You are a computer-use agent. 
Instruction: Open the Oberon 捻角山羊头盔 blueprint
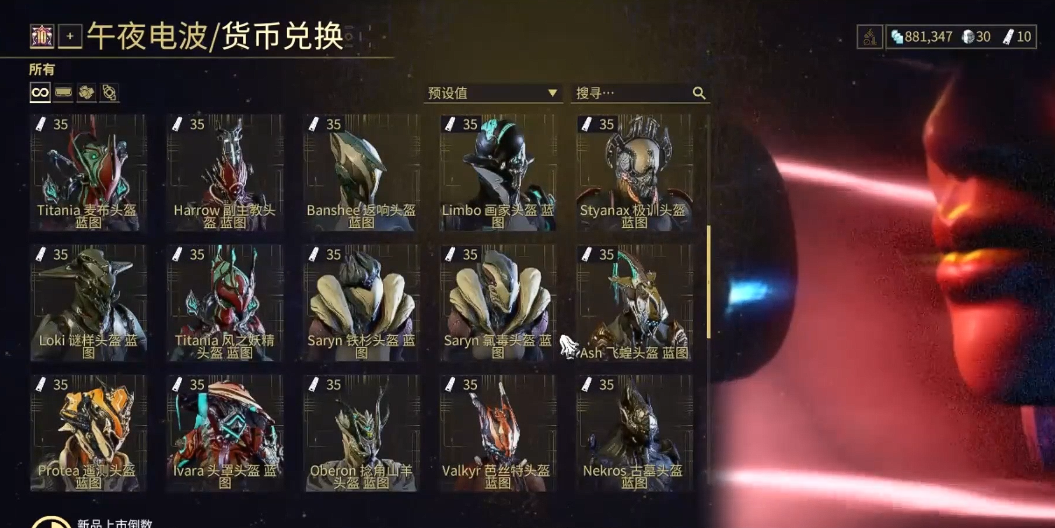[x=361, y=432]
